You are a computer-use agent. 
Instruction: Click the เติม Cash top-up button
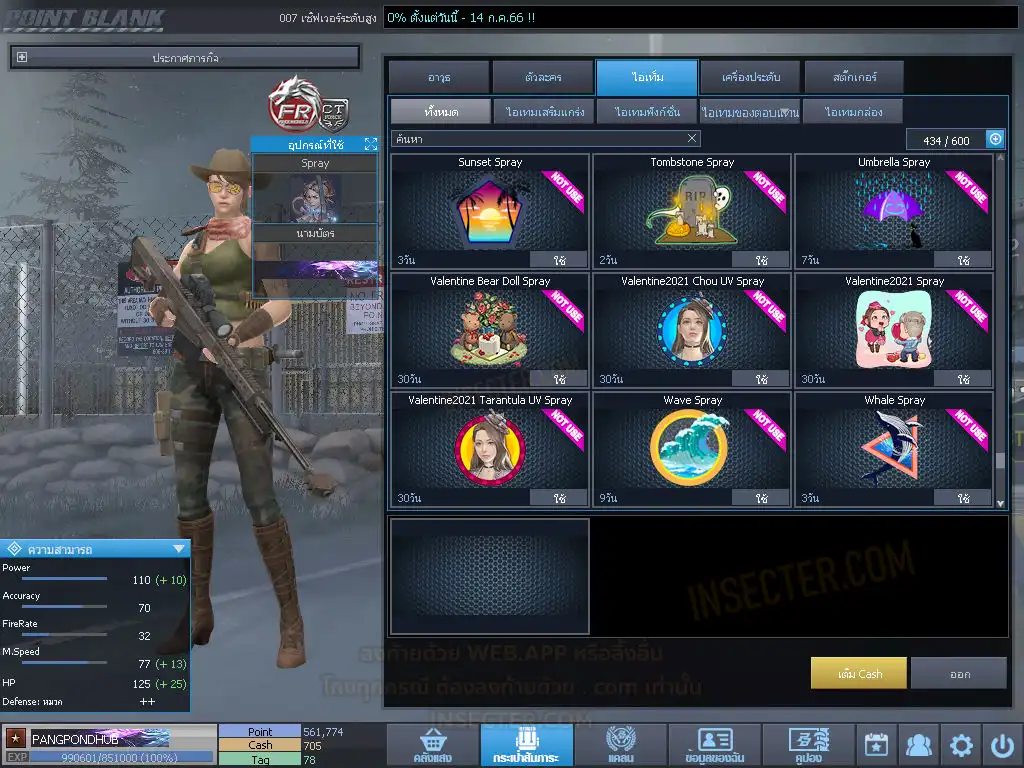(859, 673)
